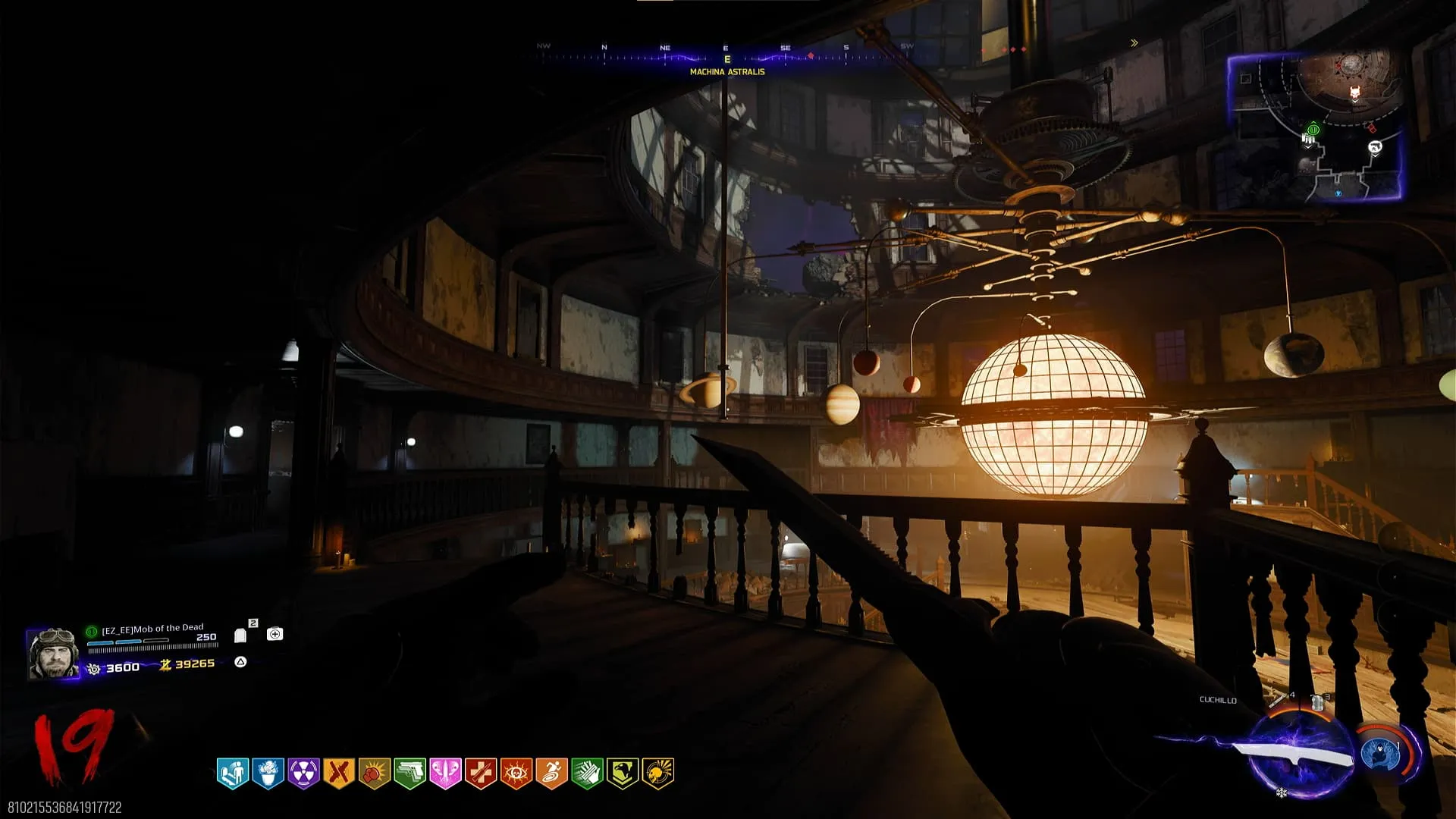Click the medkit icon with plus sign
The width and height of the screenshot is (1456, 819).
click(275, 634)
